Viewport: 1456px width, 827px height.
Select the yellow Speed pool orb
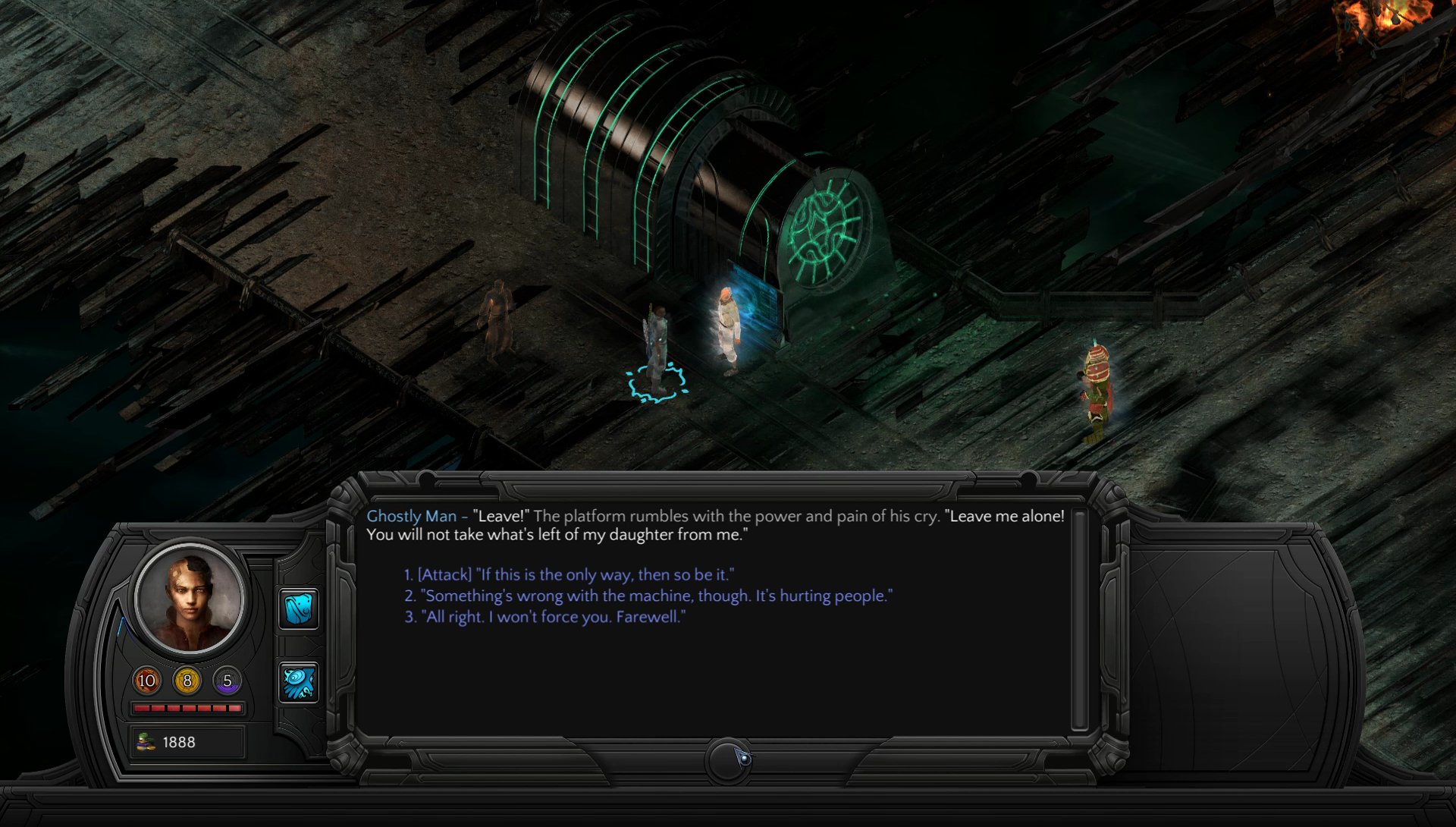[187, 681]
